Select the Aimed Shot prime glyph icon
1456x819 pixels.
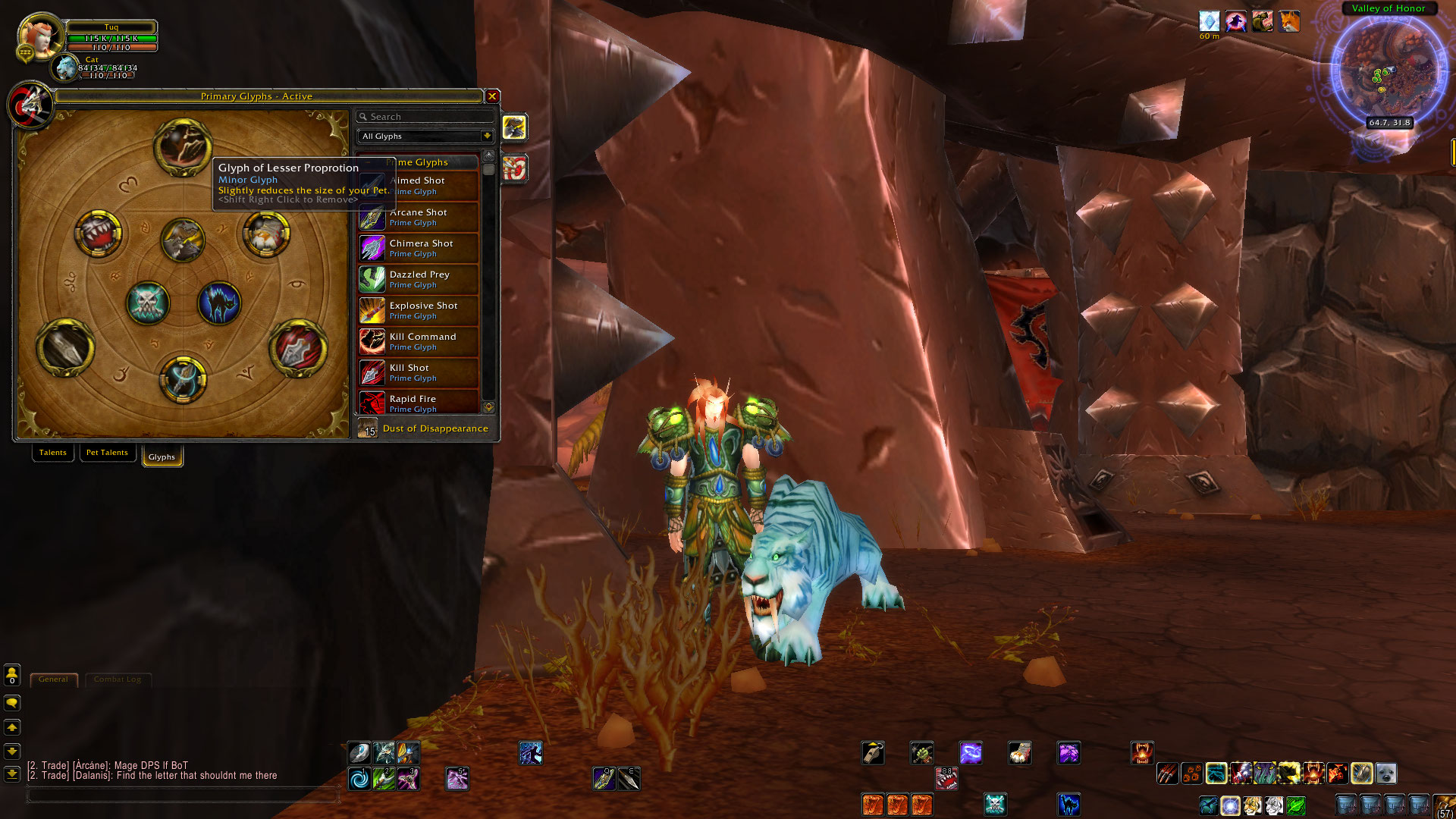[x=372, y=185]
